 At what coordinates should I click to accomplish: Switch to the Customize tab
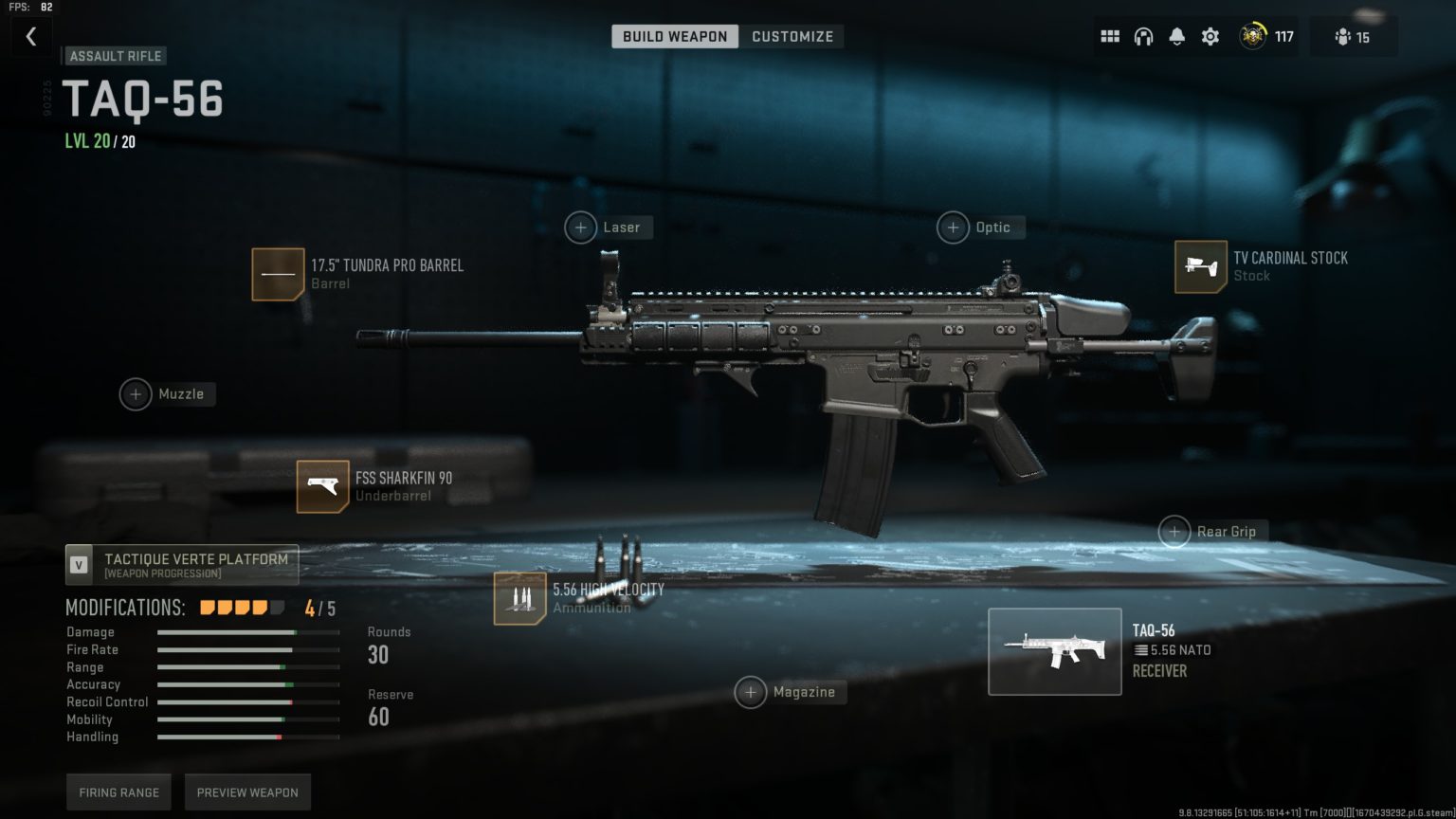(792, 36)
